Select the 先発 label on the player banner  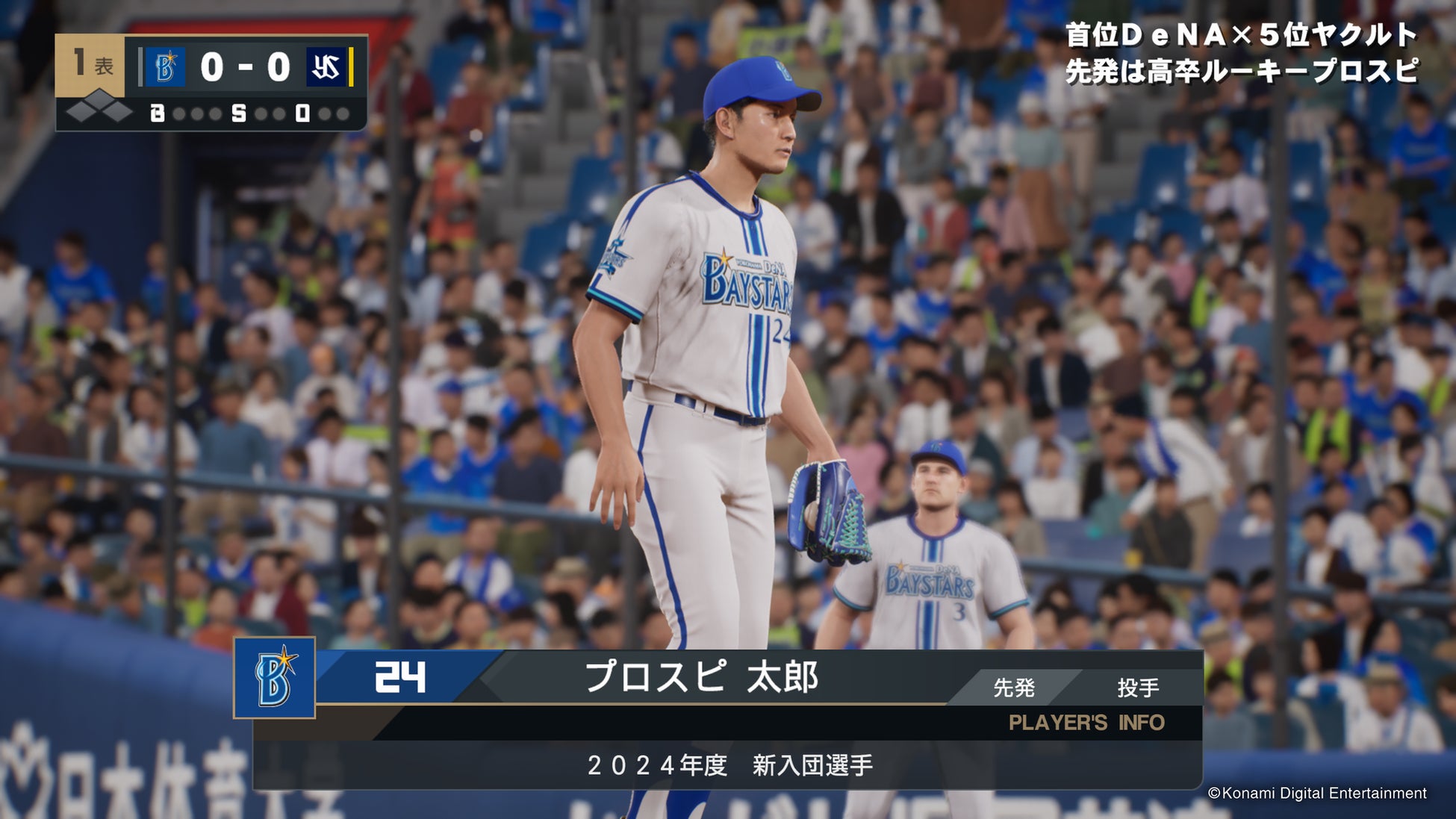click(1013, 688)
